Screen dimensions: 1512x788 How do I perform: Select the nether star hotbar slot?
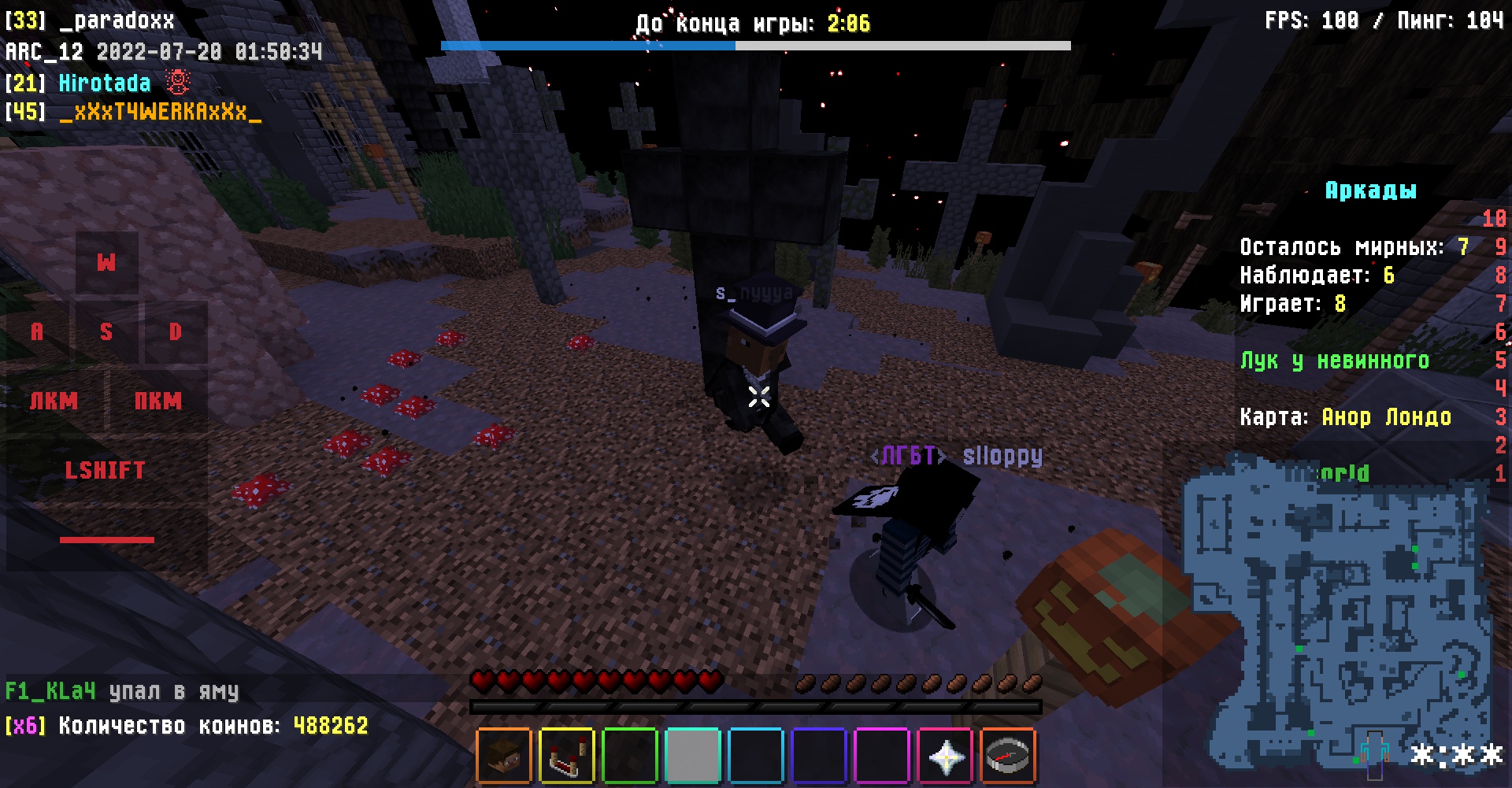tap(945, 757)
